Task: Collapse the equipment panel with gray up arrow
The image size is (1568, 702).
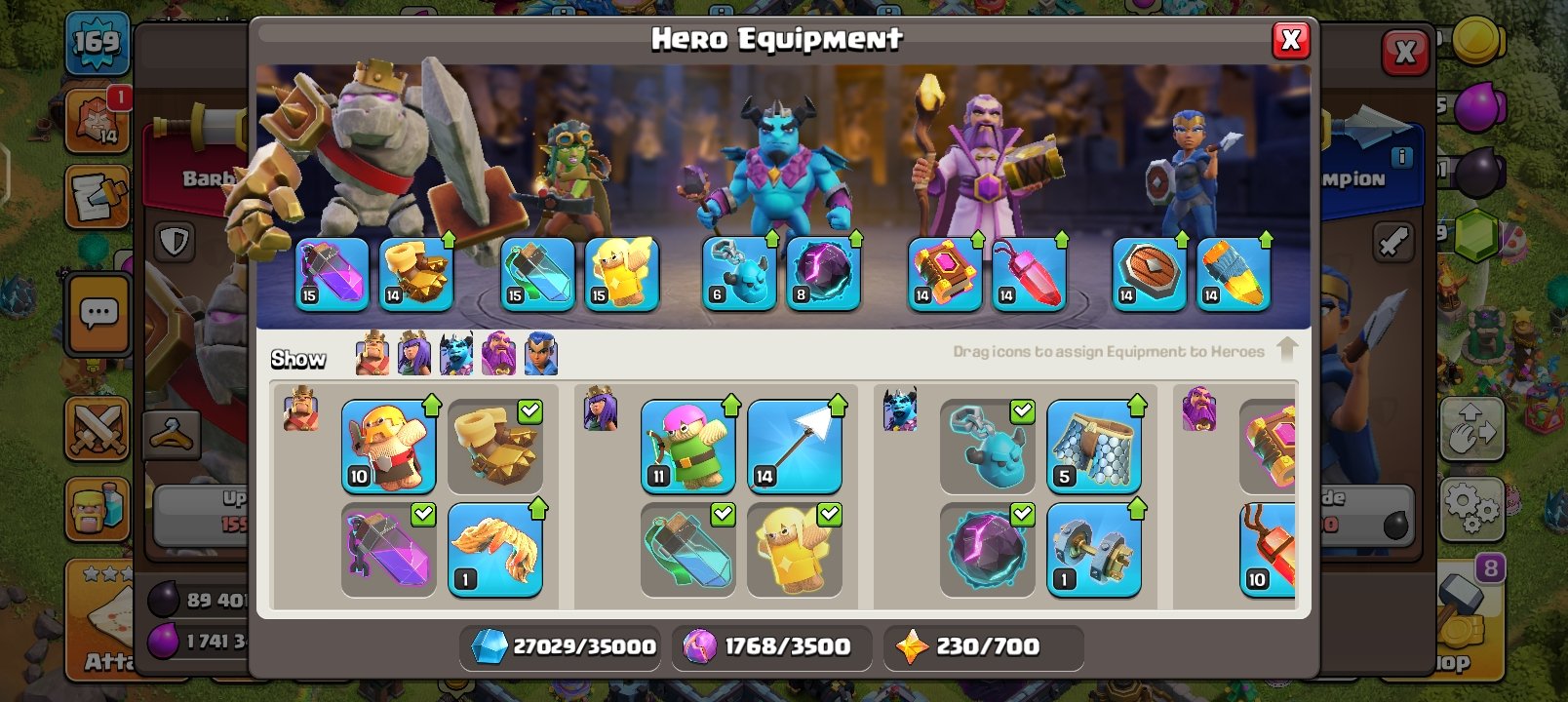Action: (x=1289, y=349)
